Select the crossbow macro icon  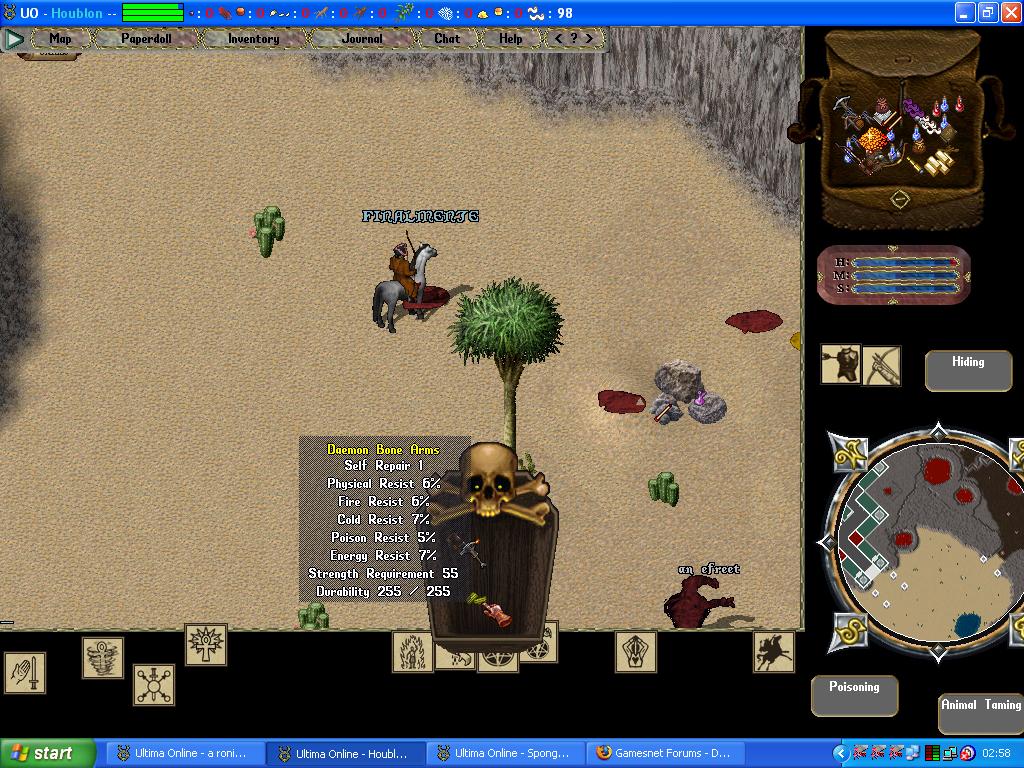[x=881, y=366]
